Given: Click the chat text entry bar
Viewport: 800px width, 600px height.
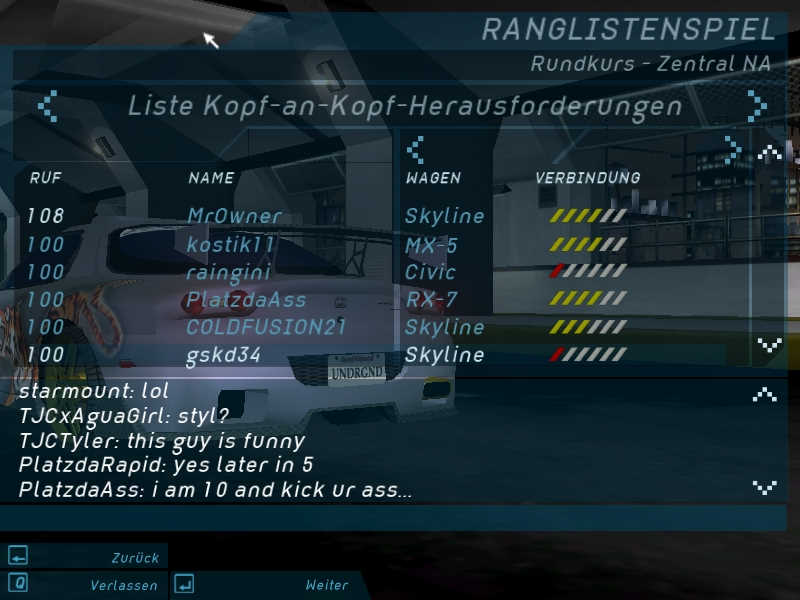Looking at the screenshot, I should 380,518.
